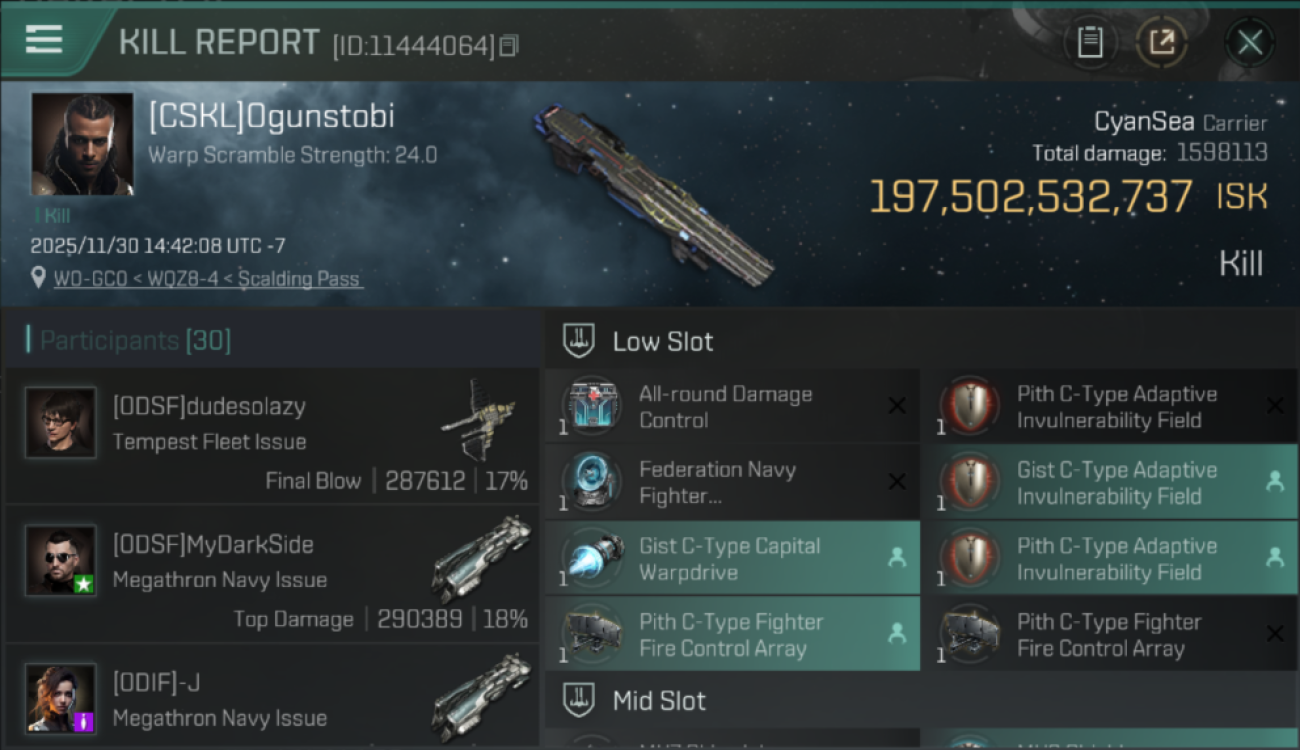The height and width of the screenshot is (750, 1300).
Task: Toggle the X marker on All-round Damage Control
Action: (896, 405)
